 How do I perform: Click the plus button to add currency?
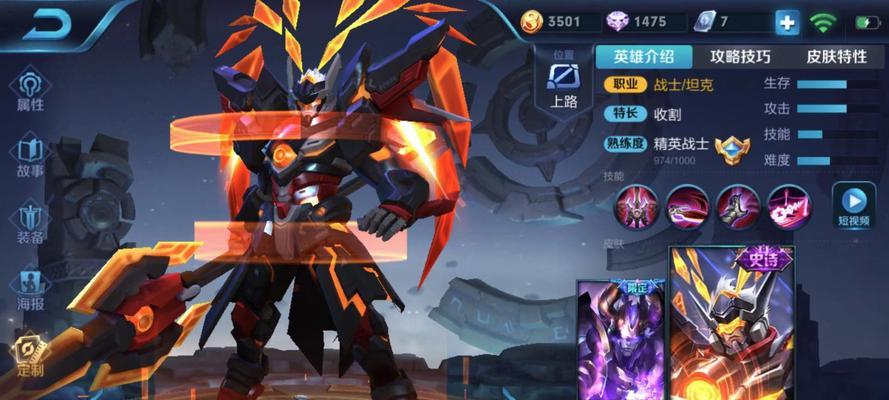pyautogui.click(x=787, y=23)
